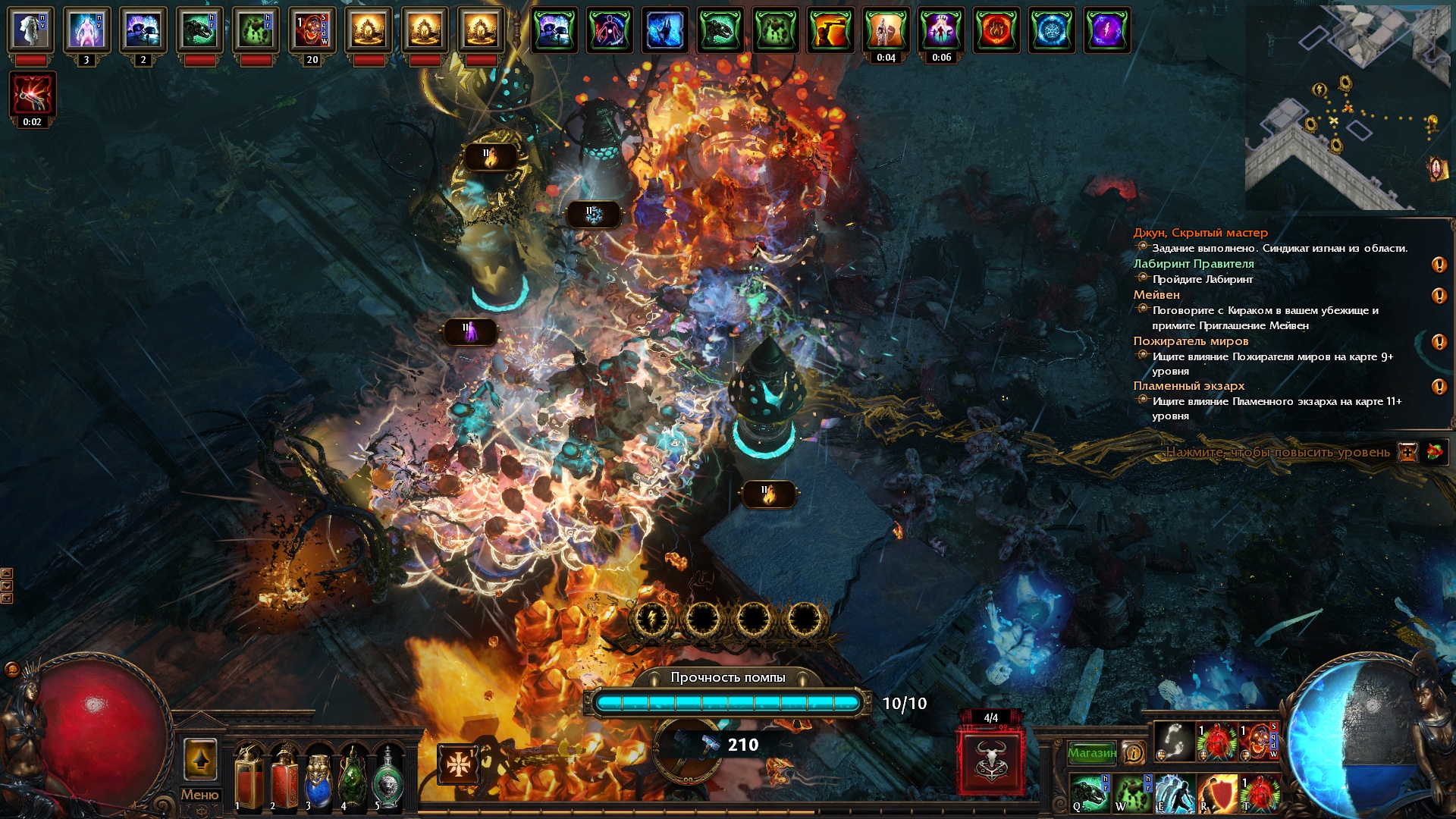Open the Меню button
The image size is (1456, 819).
(199, 795)
